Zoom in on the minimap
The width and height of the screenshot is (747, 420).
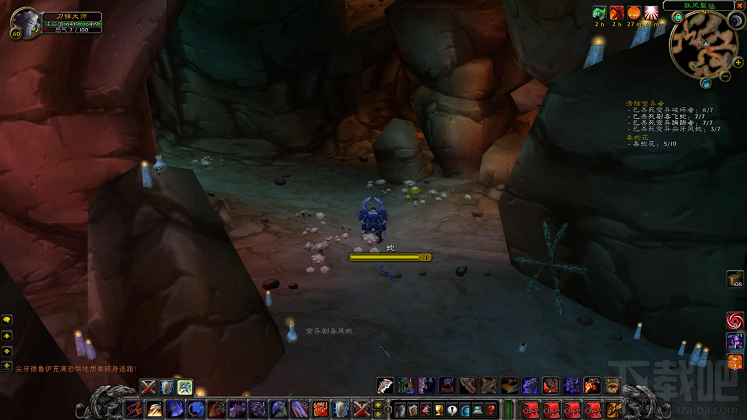(737, 62)
